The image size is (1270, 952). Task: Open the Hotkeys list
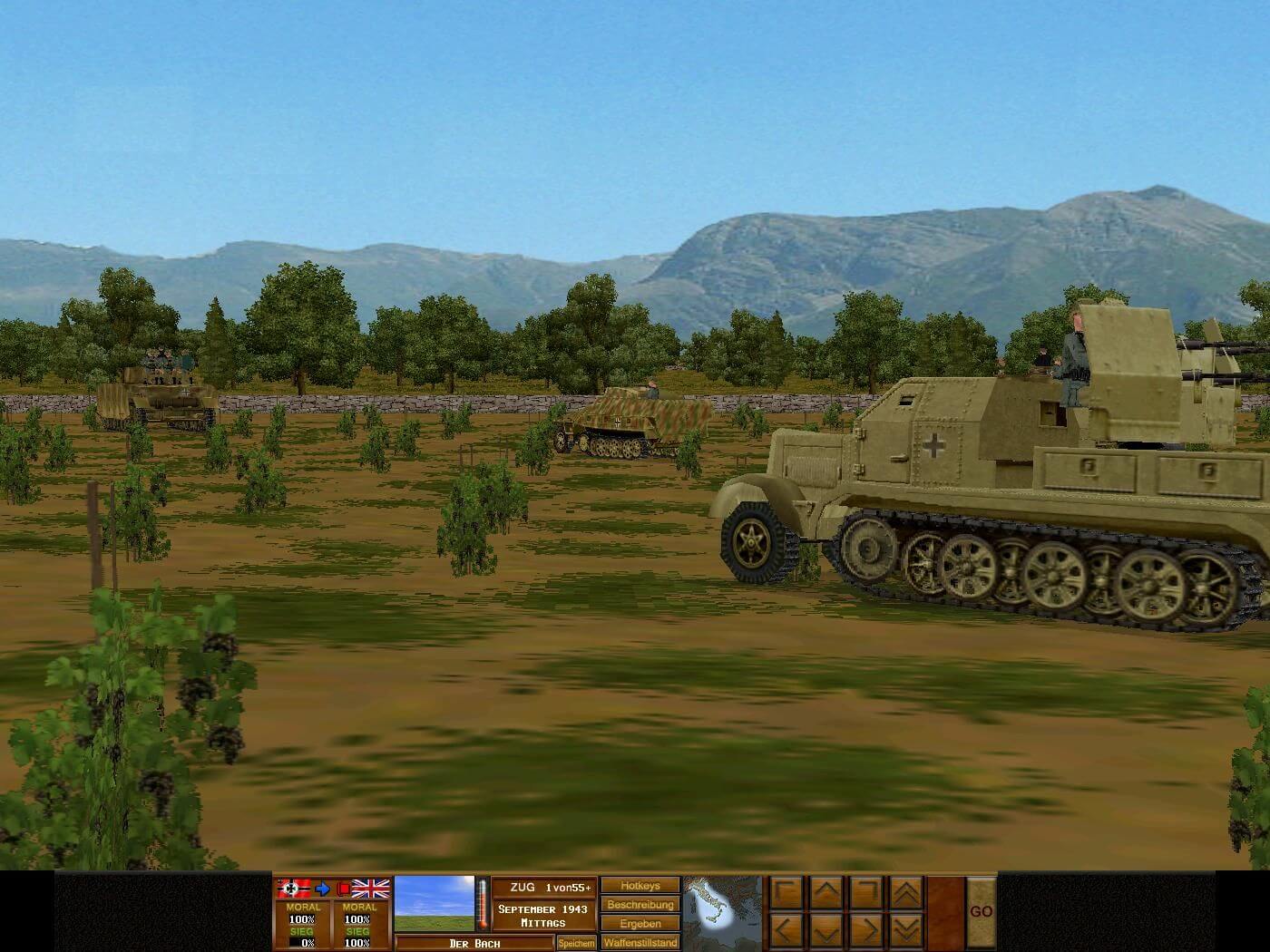tap(640, 886)
